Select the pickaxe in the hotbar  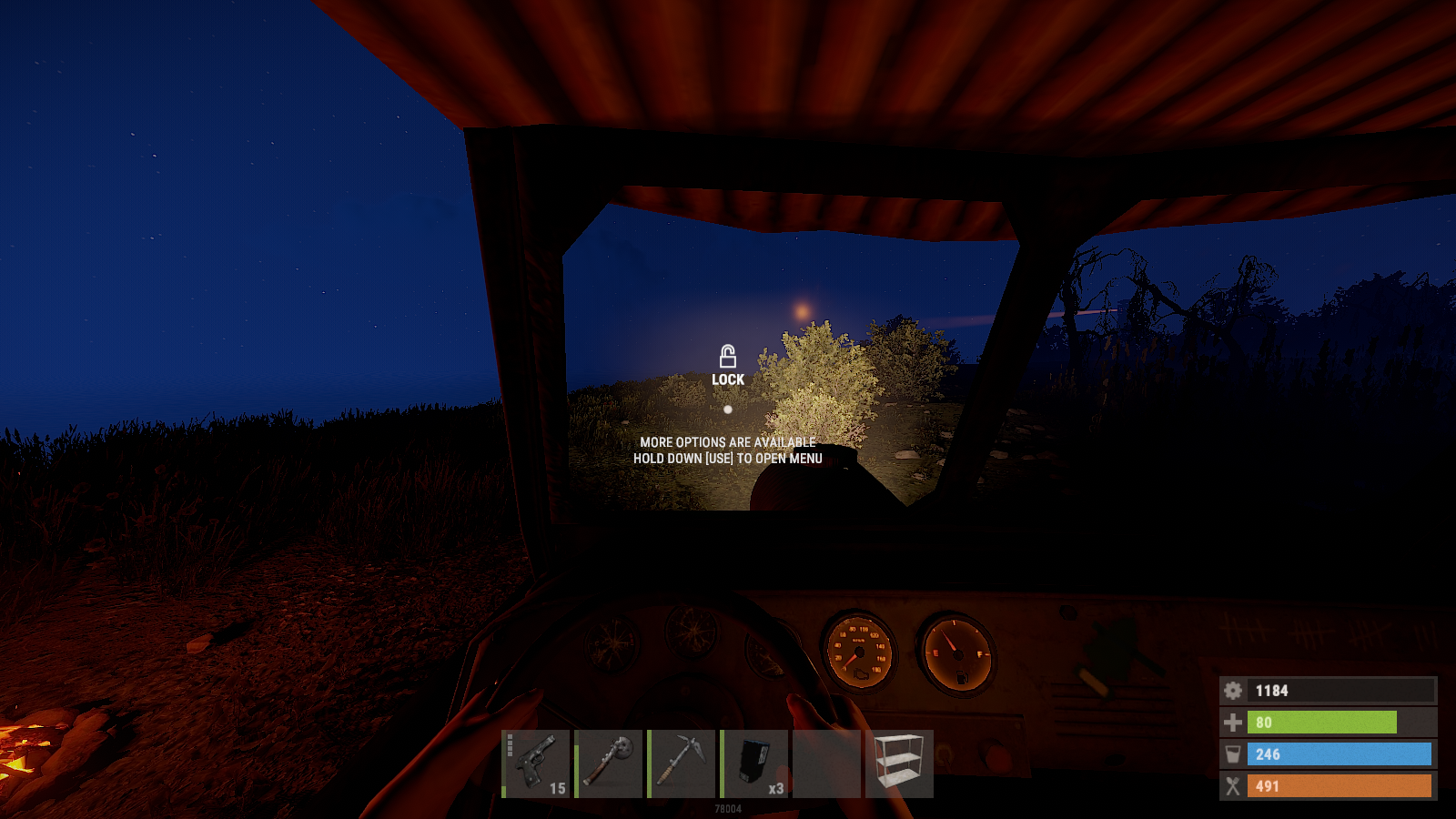click(682, 763)
